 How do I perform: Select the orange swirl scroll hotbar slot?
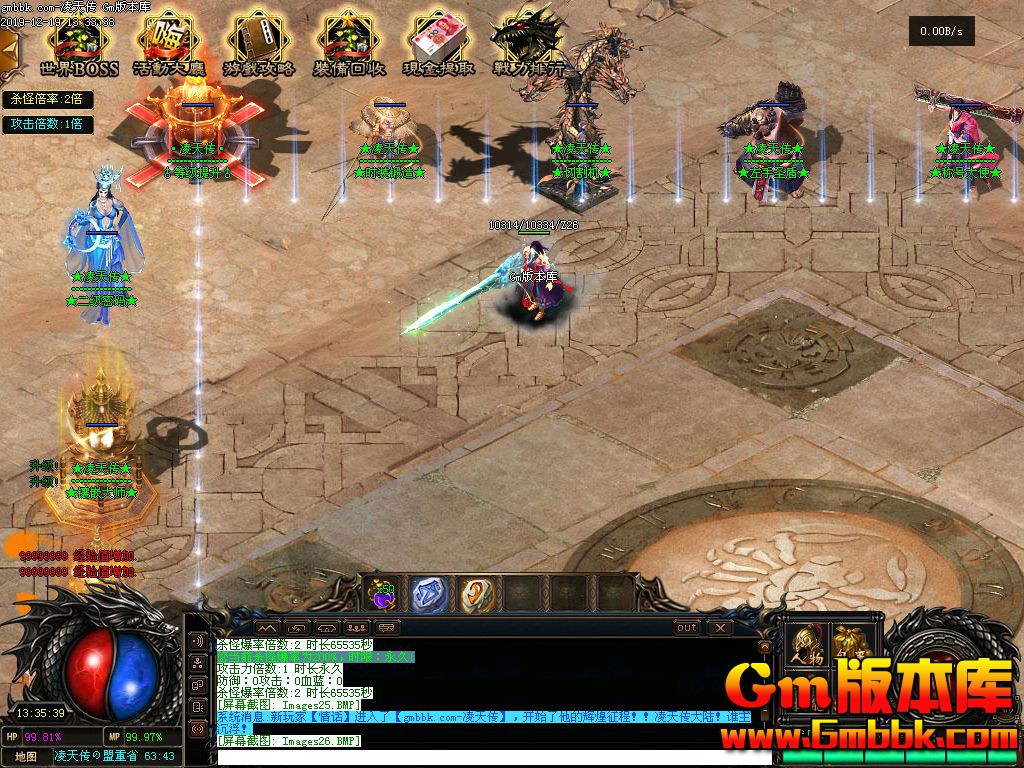click(x=476, y=594)
